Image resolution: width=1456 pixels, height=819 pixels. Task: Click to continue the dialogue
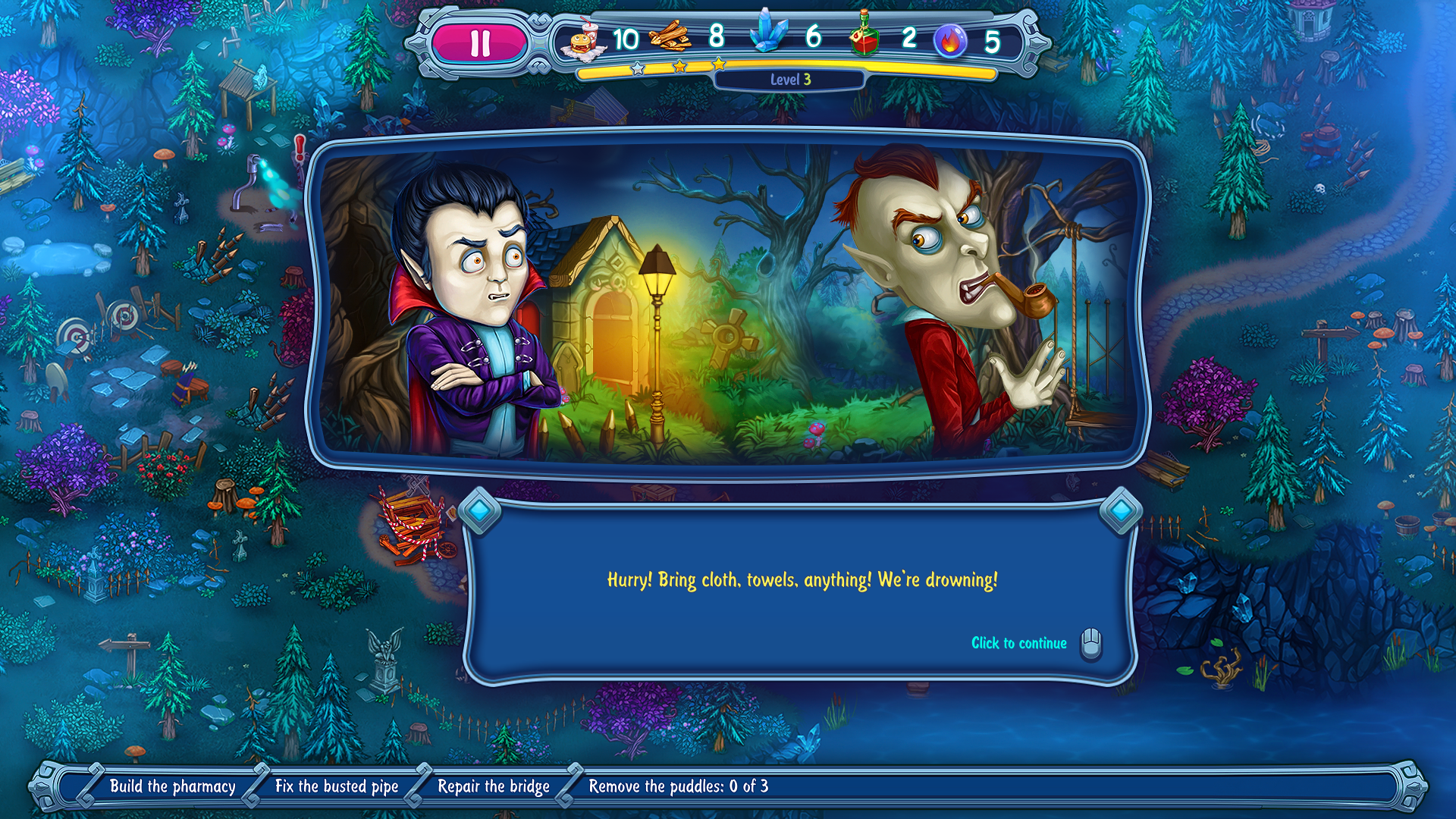[1019, 643]
